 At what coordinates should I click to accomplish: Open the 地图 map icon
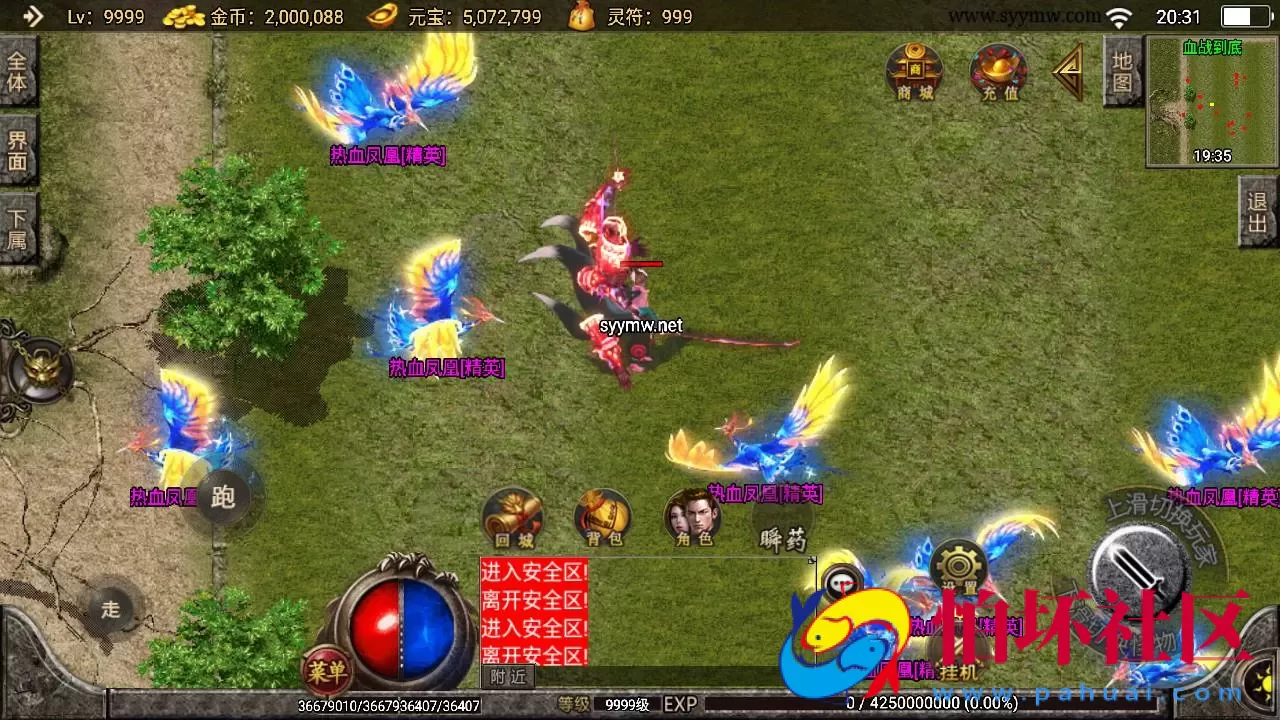(1124, 70)
